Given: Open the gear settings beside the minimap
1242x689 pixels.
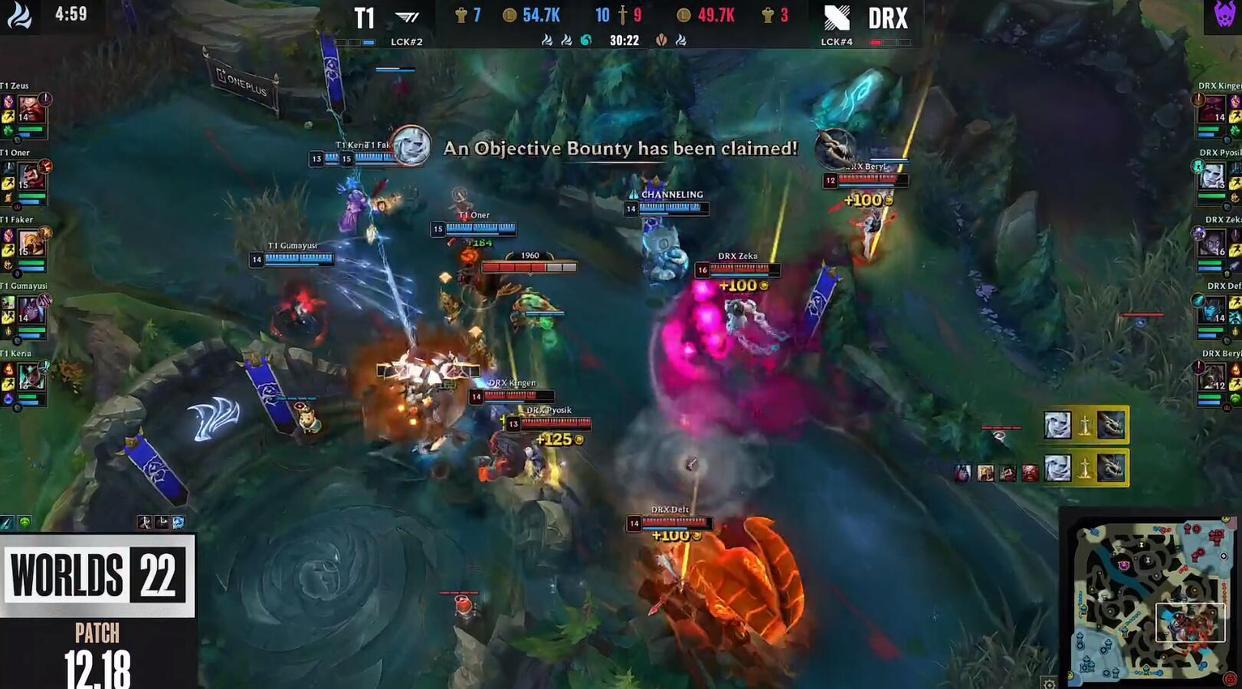Looking at the screenshot, I should pos(1048,683).
